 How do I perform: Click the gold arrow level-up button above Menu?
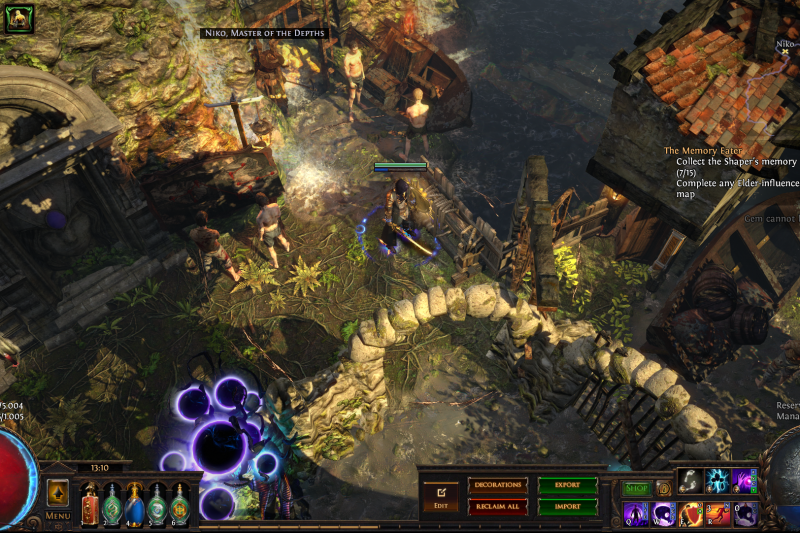point(57,493)
